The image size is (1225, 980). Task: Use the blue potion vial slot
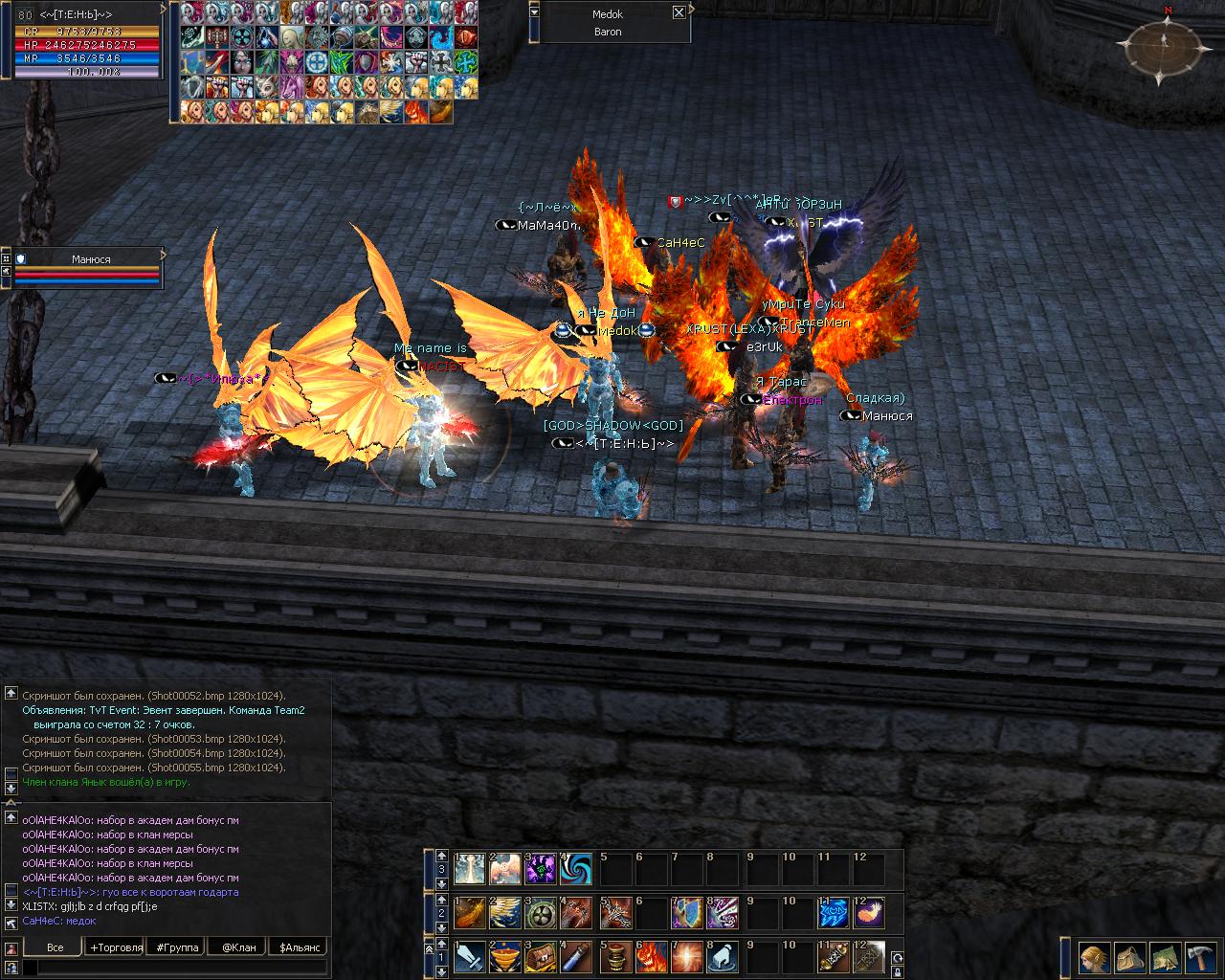pos(576,957)
